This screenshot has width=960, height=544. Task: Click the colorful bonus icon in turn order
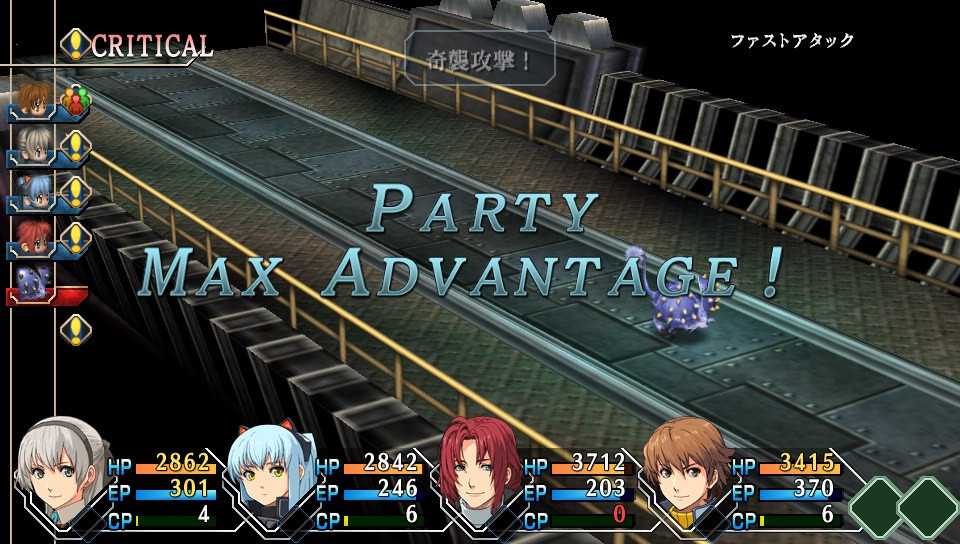click(75, 100)
